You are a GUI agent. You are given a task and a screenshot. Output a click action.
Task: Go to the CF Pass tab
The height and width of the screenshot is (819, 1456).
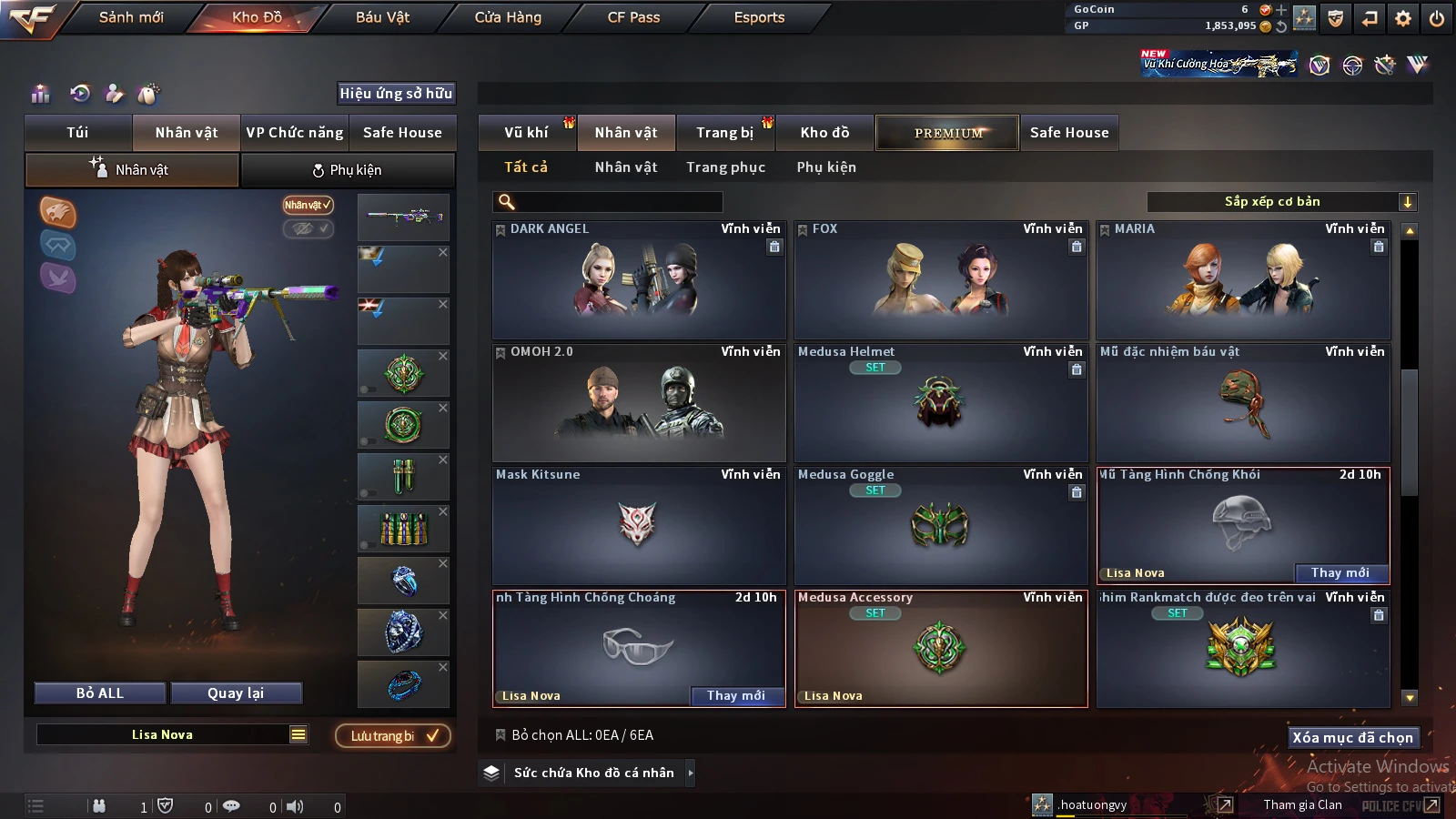tap(633, 17)
